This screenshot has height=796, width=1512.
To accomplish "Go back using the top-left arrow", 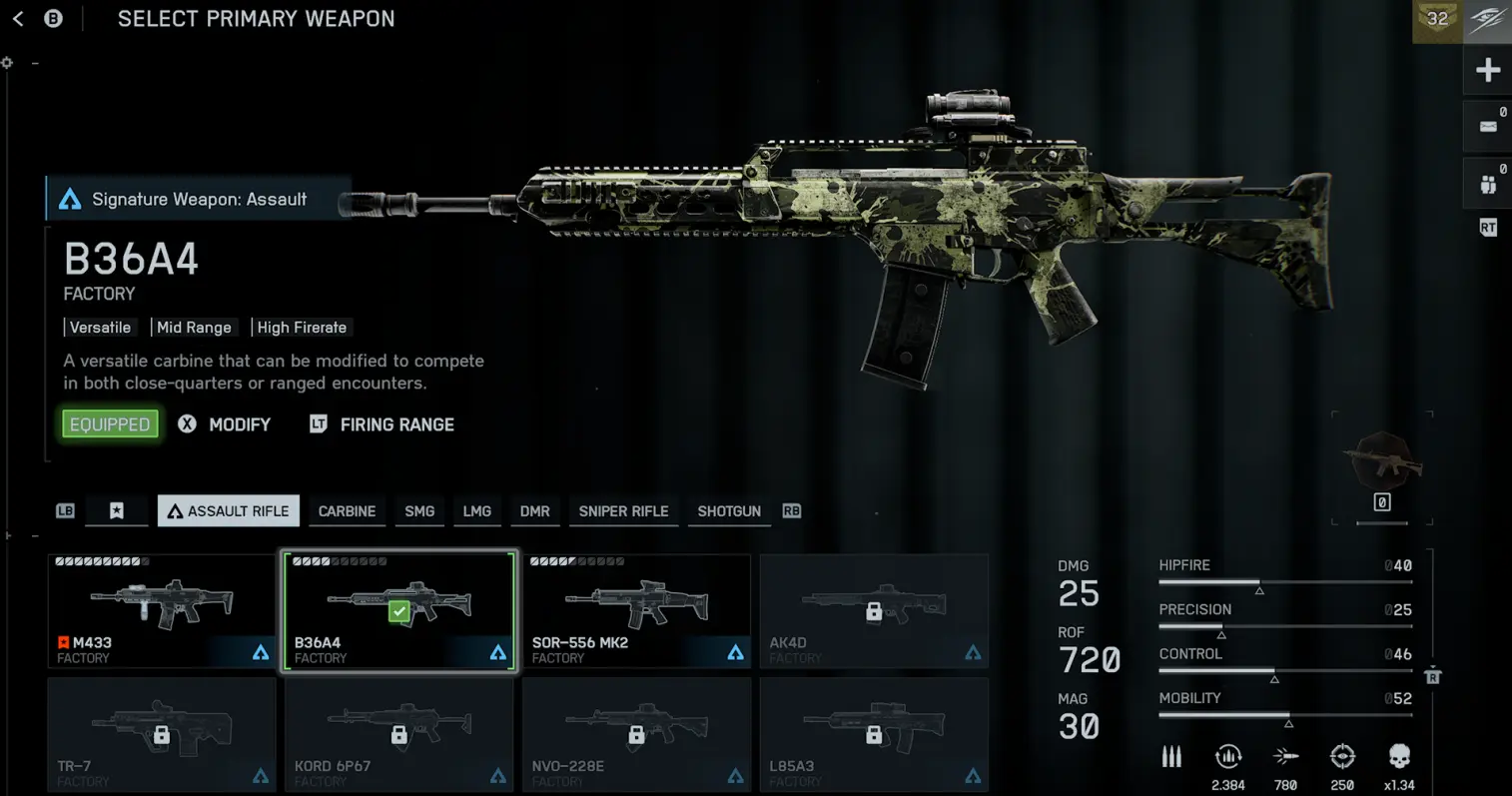I will [x=18, y=19].
